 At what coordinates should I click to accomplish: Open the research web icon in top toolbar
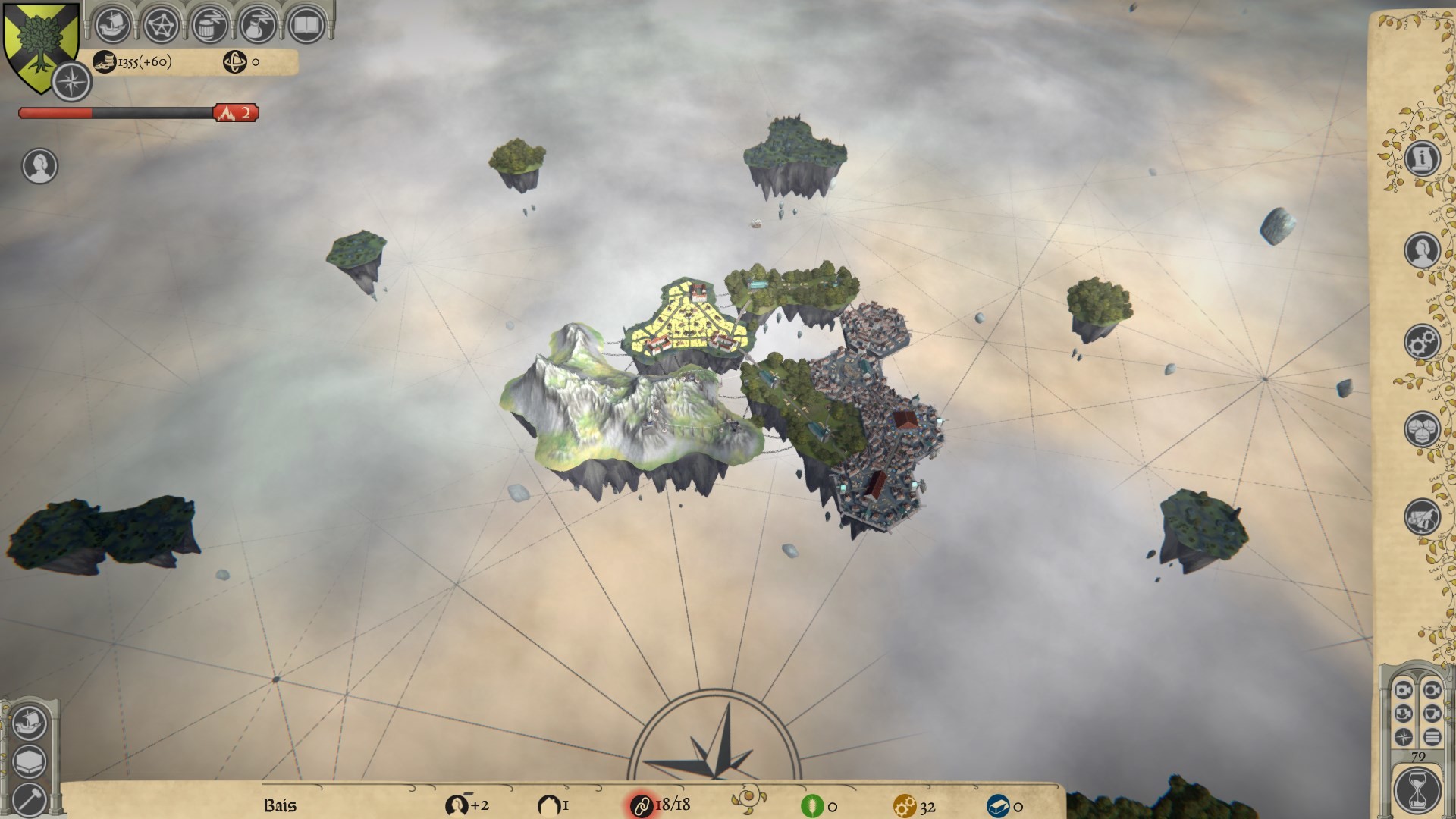coord(162,24)
